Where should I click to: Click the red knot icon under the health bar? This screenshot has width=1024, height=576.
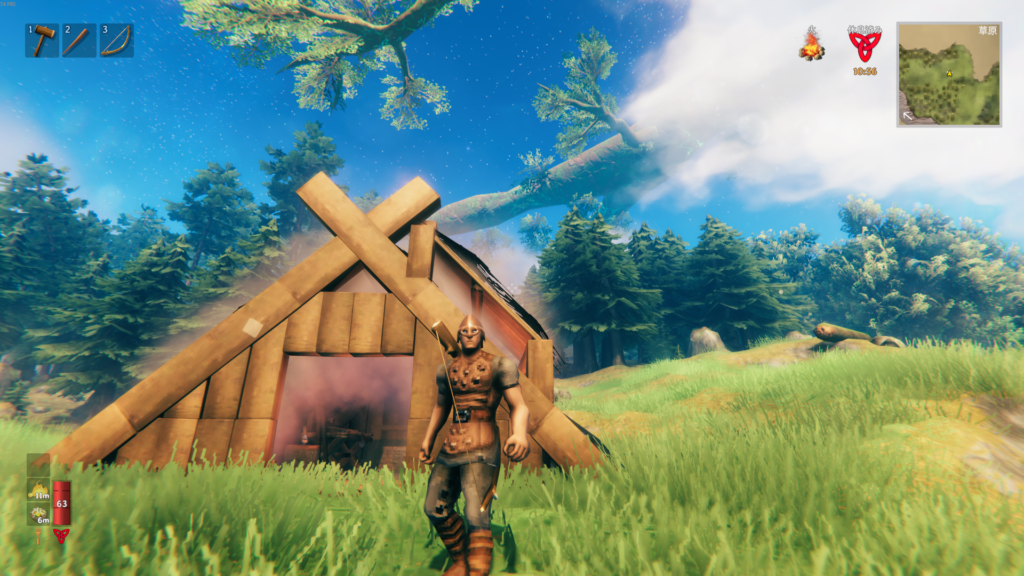point(61,536)
